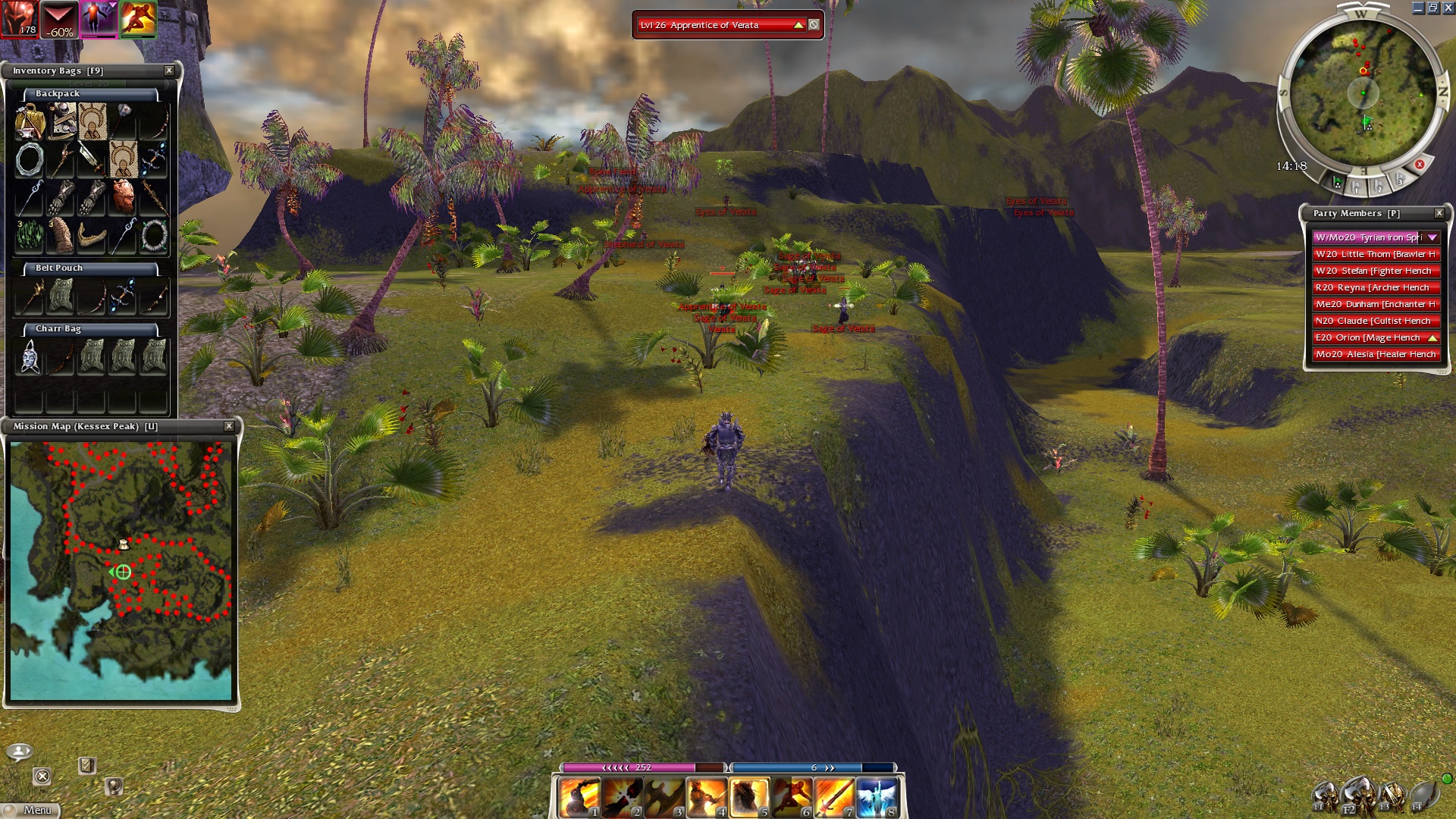Close the Inventory Bags window
Screen dimensions: 1456x819
pyautogui.click(x=169, y=71)
